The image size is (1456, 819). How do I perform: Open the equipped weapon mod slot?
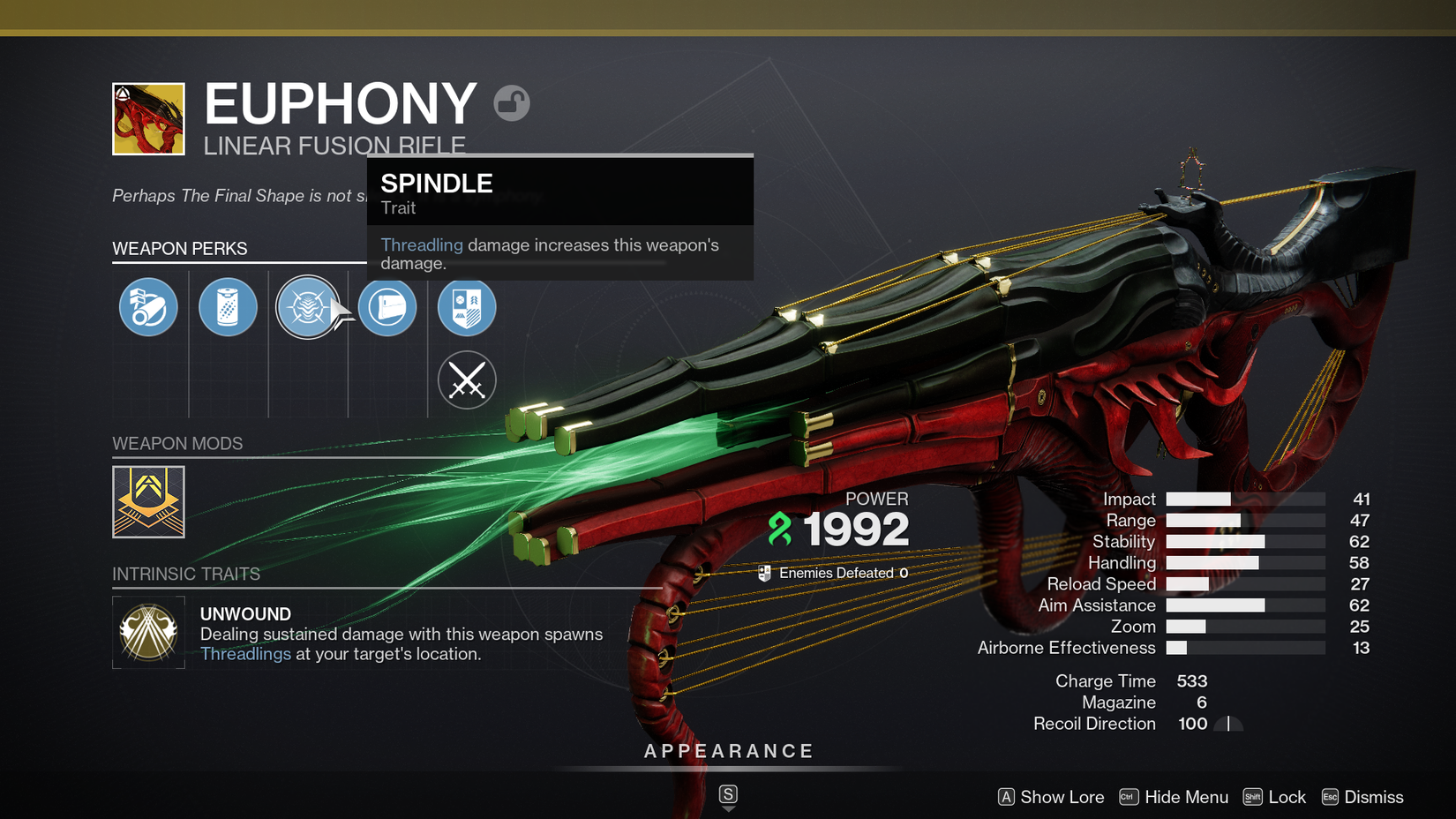(148, 501)
